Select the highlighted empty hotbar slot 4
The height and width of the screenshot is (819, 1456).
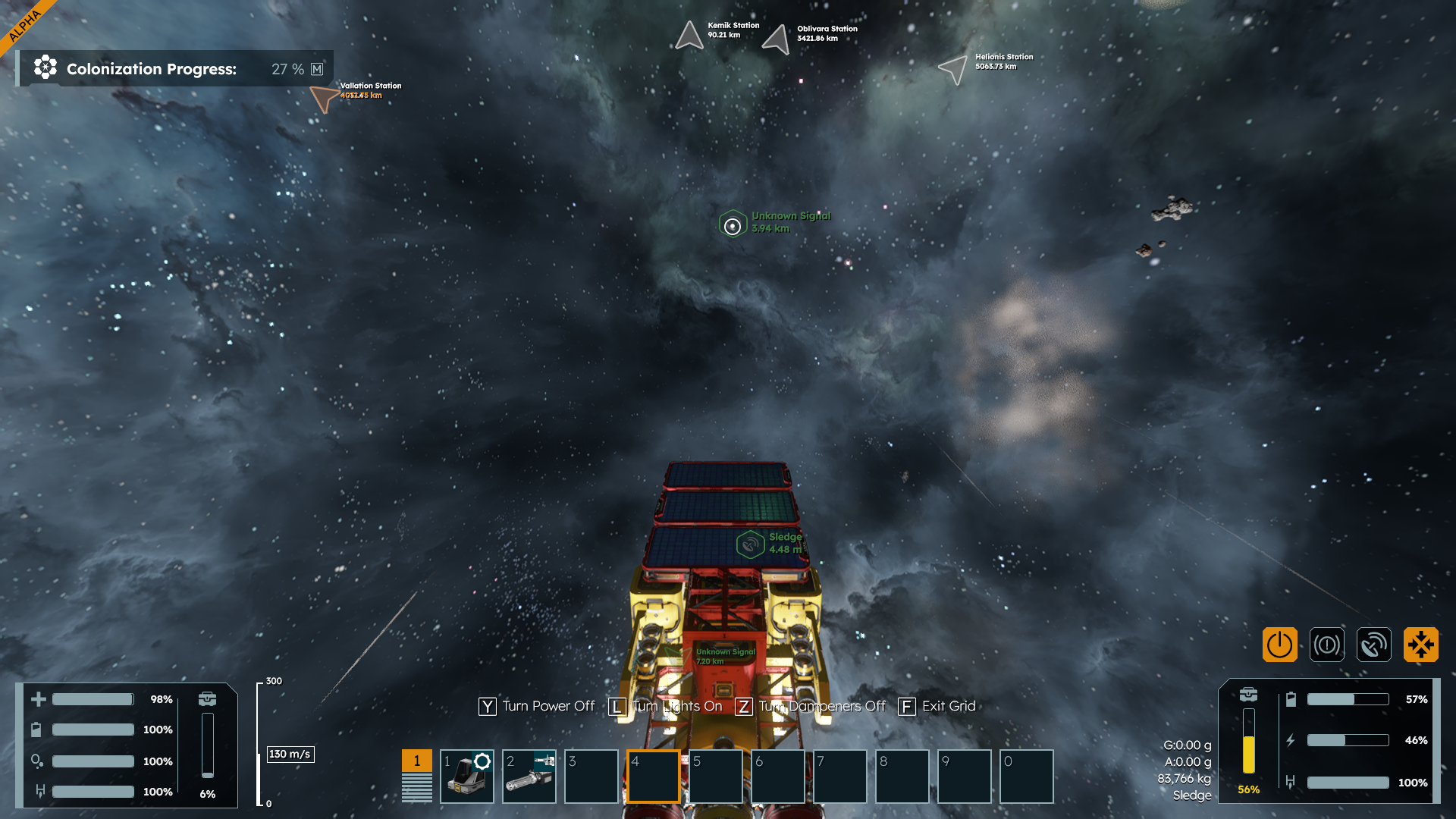click(653, 777)
